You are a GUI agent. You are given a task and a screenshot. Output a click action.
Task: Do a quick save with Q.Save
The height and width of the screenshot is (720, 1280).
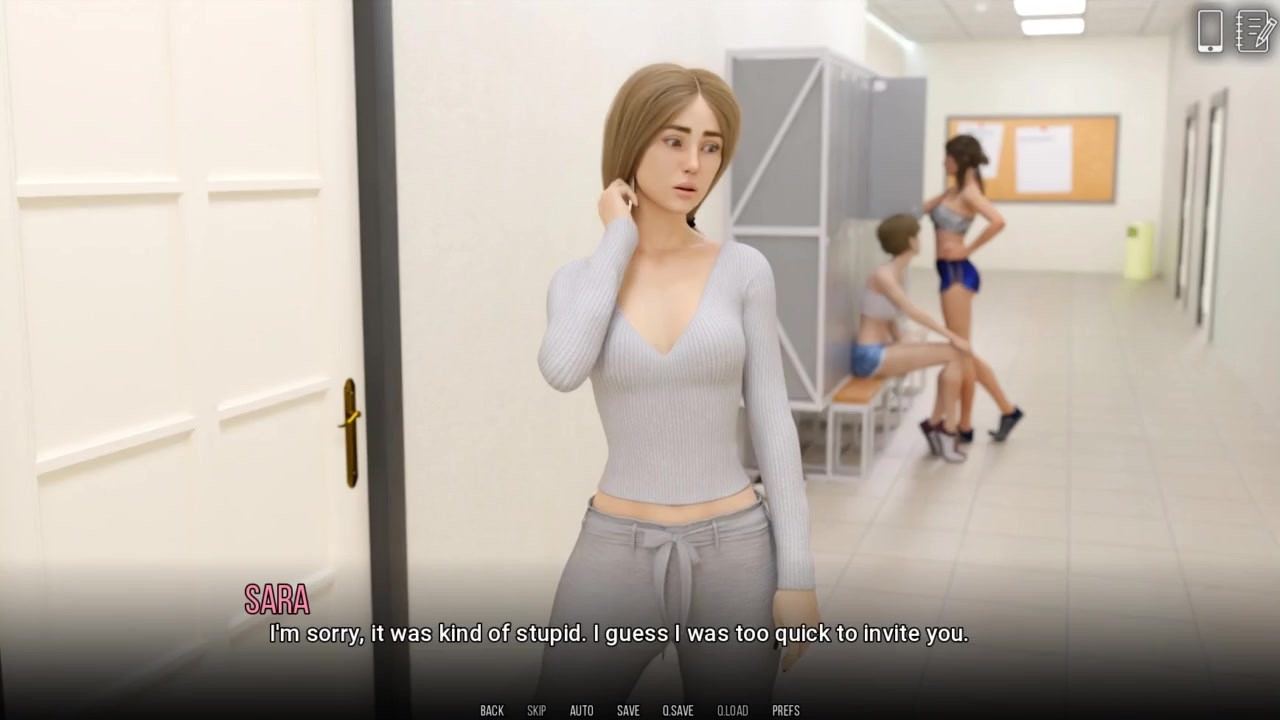pos(678,711)
